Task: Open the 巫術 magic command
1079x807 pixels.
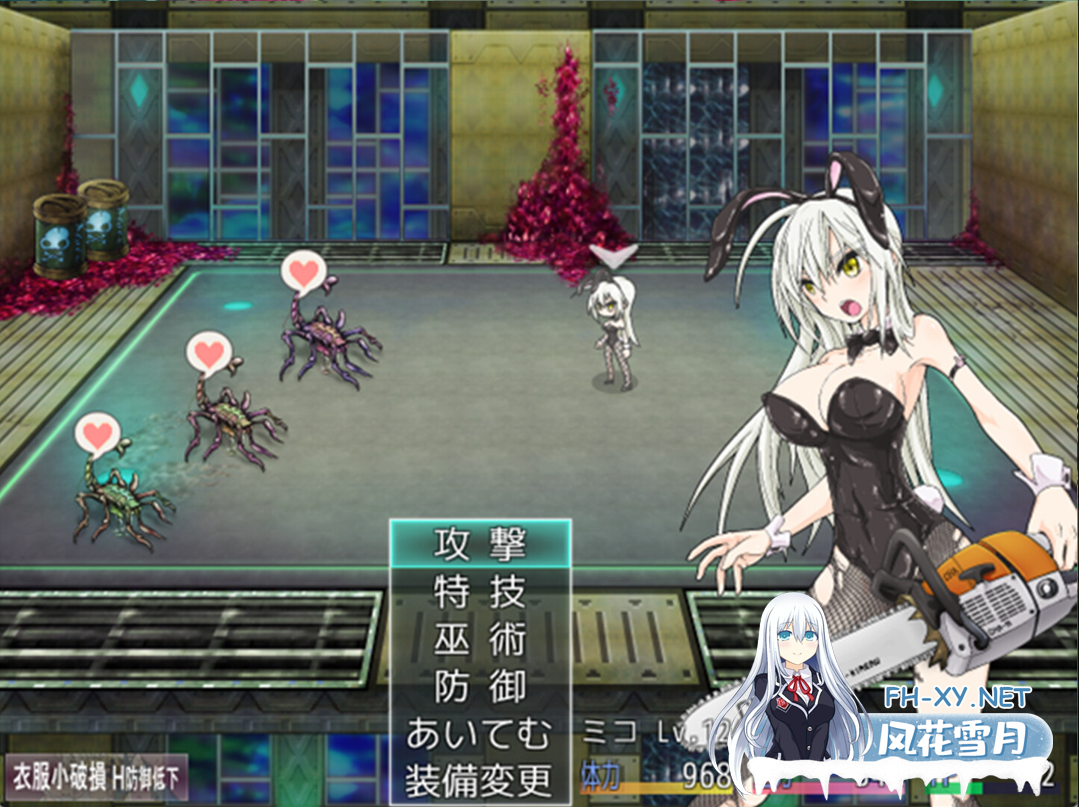Action: [479, 640]
